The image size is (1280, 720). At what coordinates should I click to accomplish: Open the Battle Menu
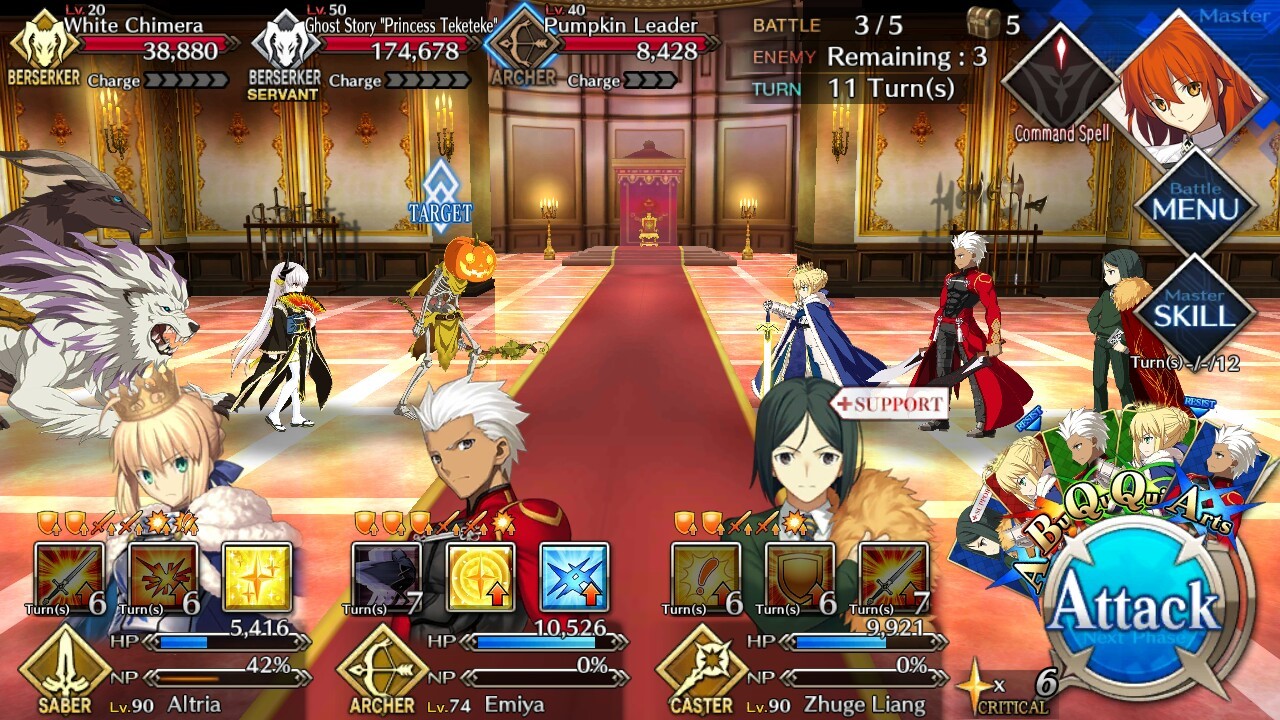click(1195, 207)
